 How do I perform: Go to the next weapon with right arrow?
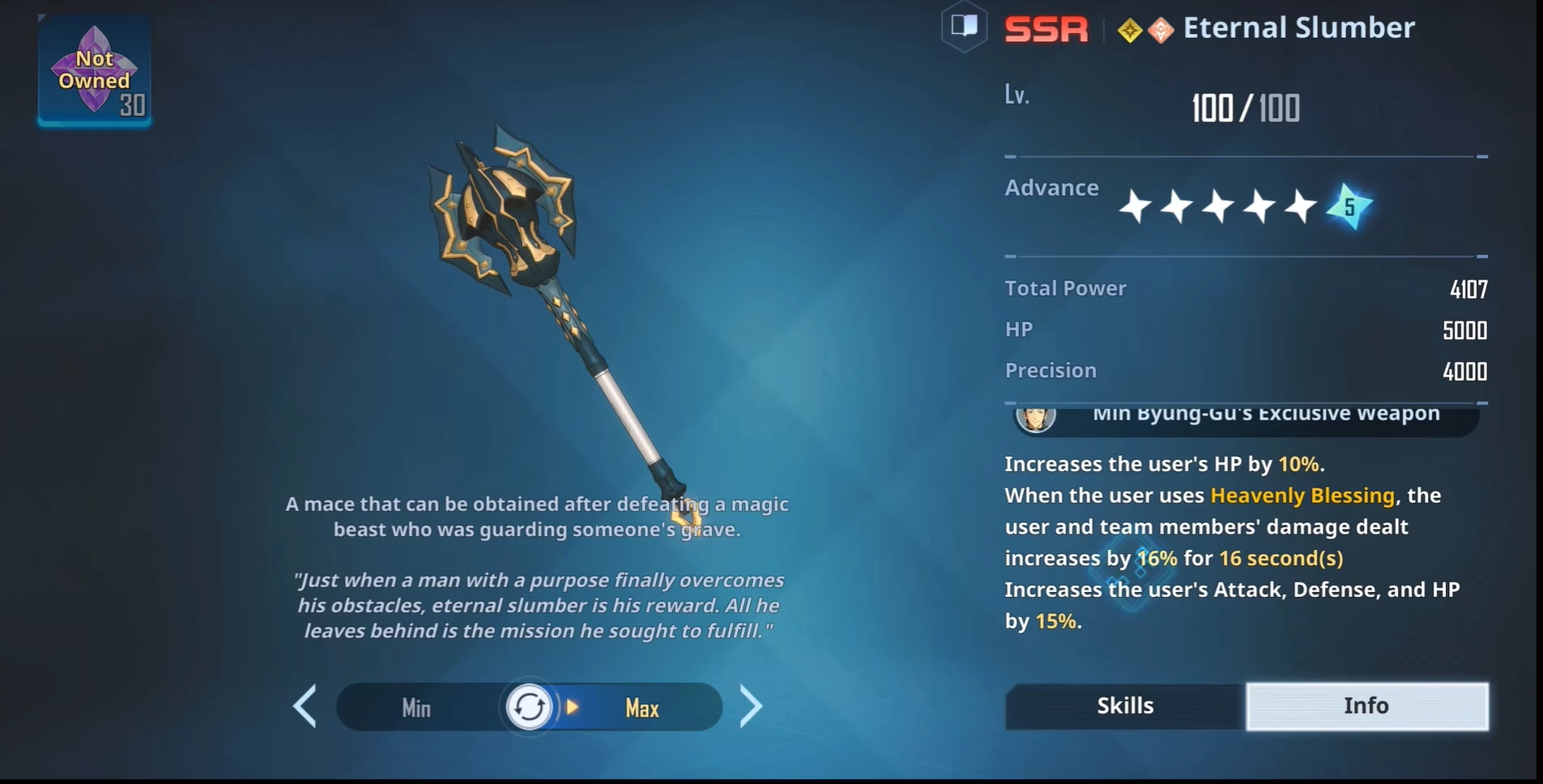[x=751, y=706]
